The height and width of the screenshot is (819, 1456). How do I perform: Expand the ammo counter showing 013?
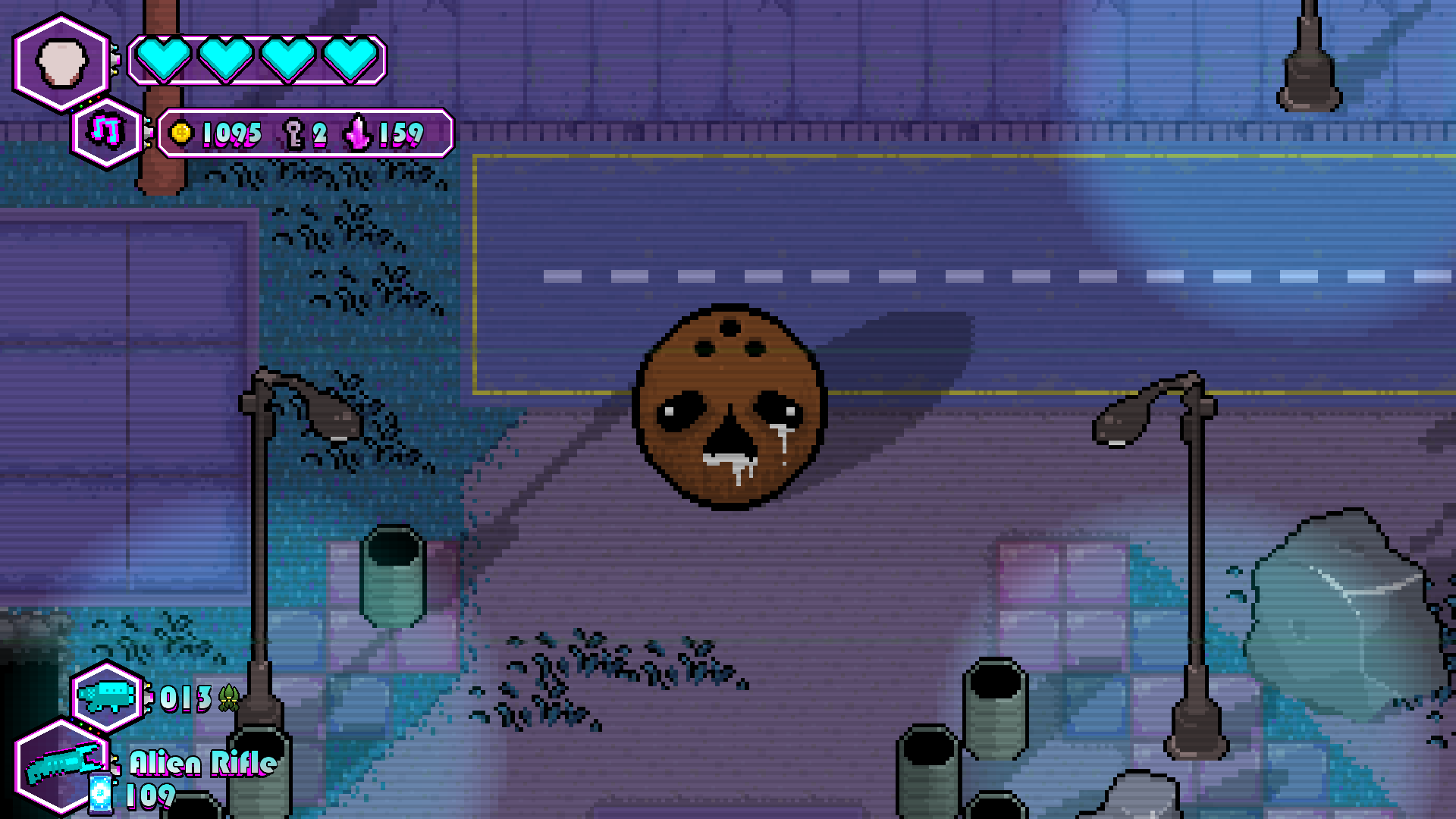[x=186, y=698]
